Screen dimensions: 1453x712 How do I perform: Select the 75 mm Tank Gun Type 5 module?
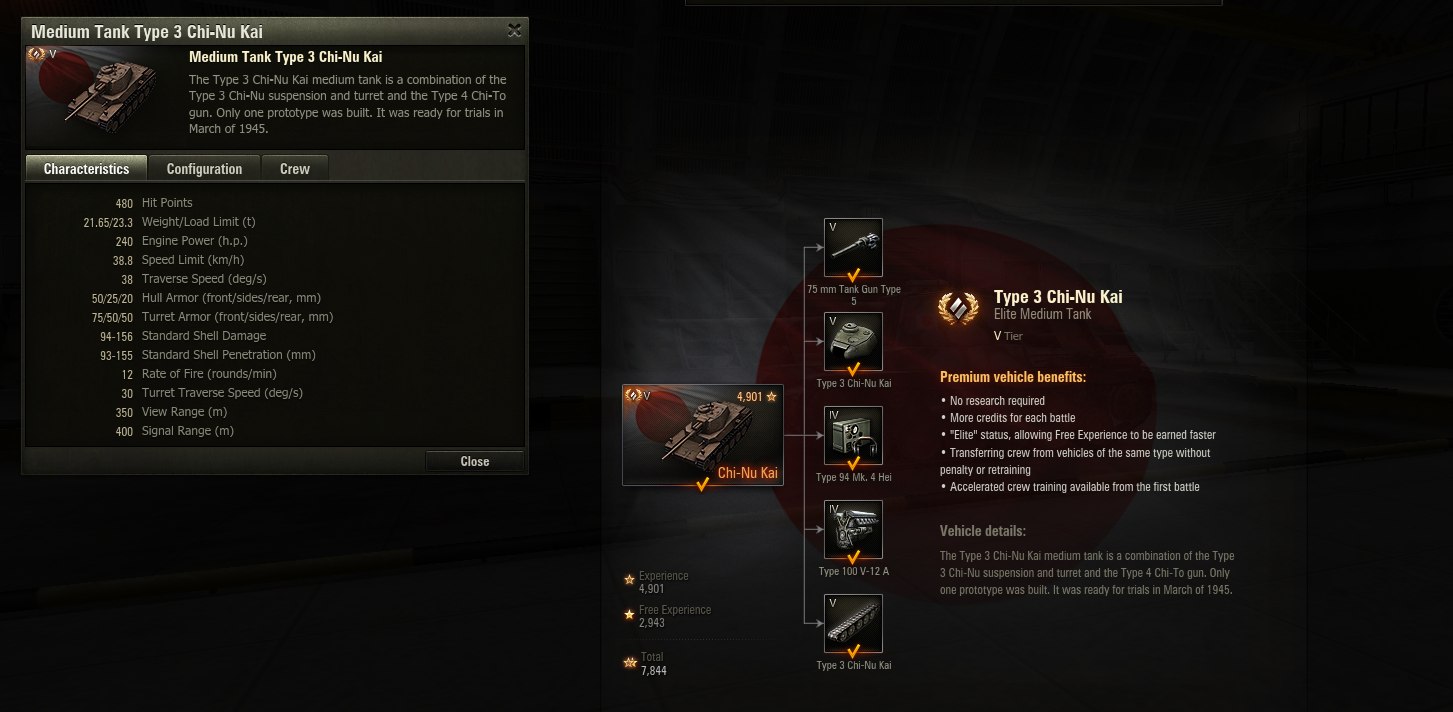pos(853,248)
